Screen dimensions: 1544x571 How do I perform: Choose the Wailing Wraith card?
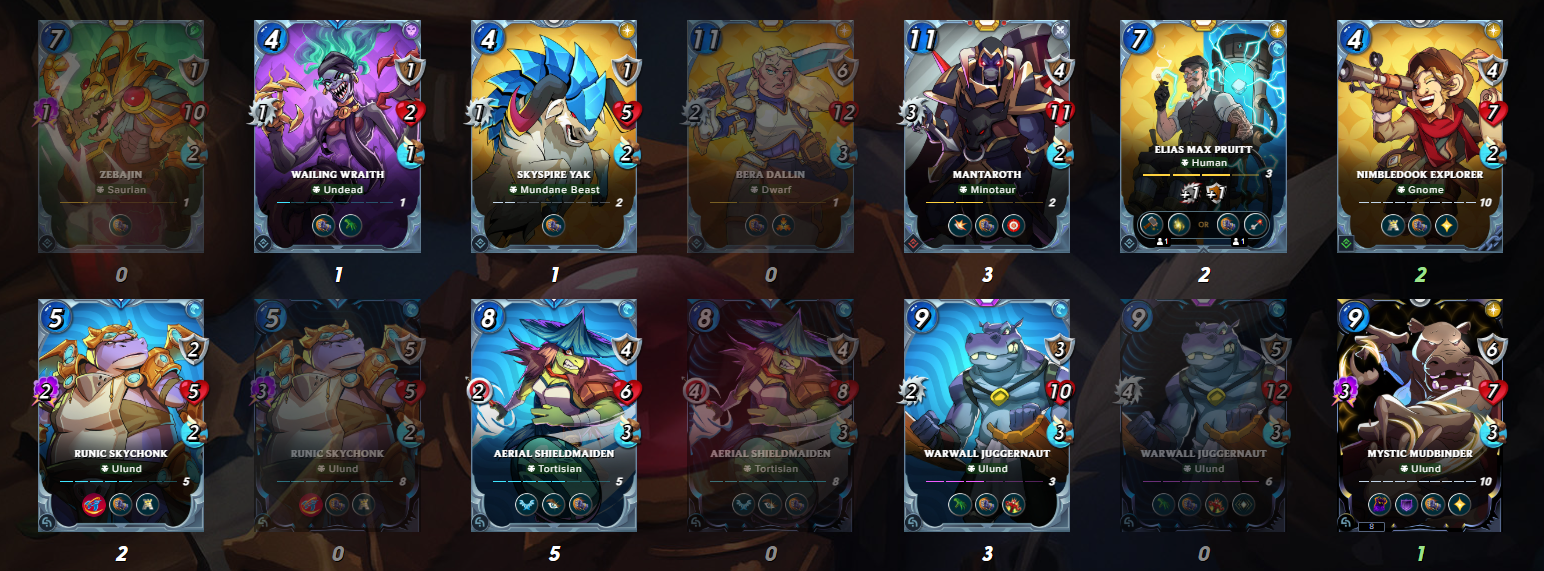tap(338, 136)
